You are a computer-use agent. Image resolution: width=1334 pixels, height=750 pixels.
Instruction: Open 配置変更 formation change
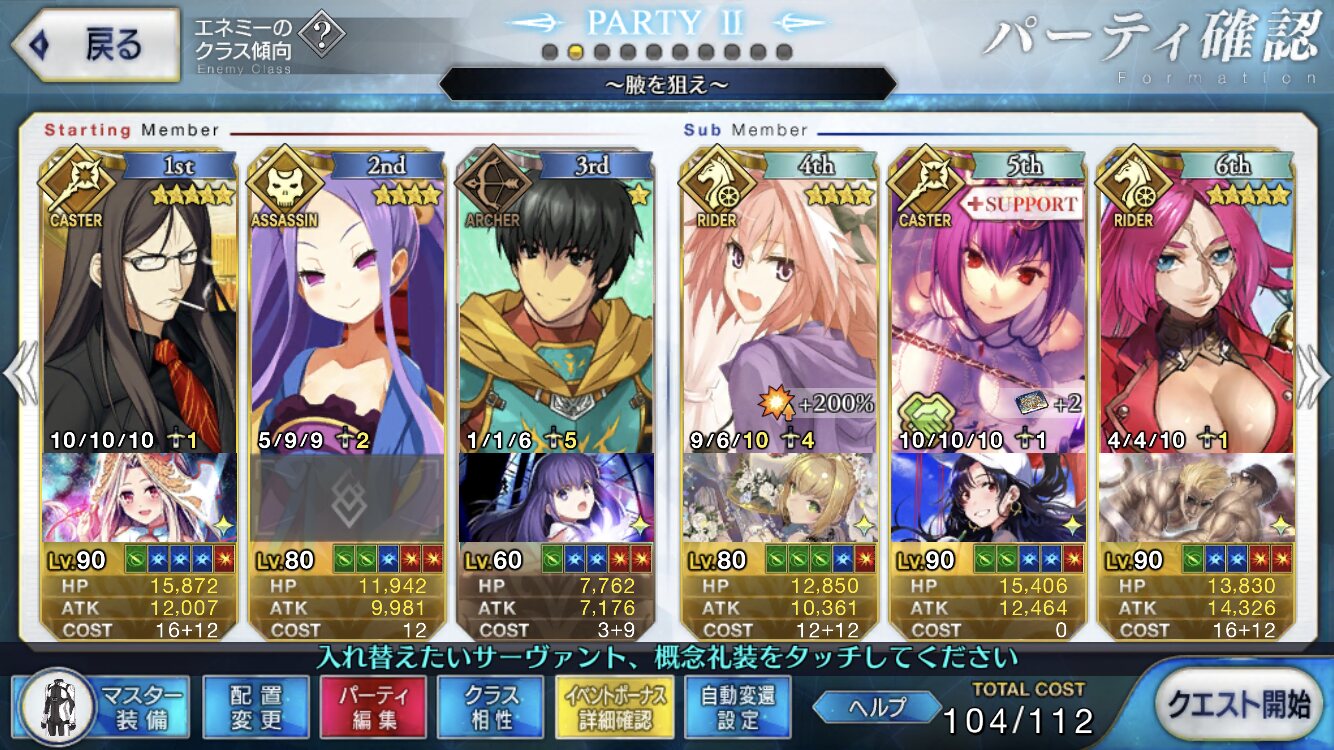(255, 705)
